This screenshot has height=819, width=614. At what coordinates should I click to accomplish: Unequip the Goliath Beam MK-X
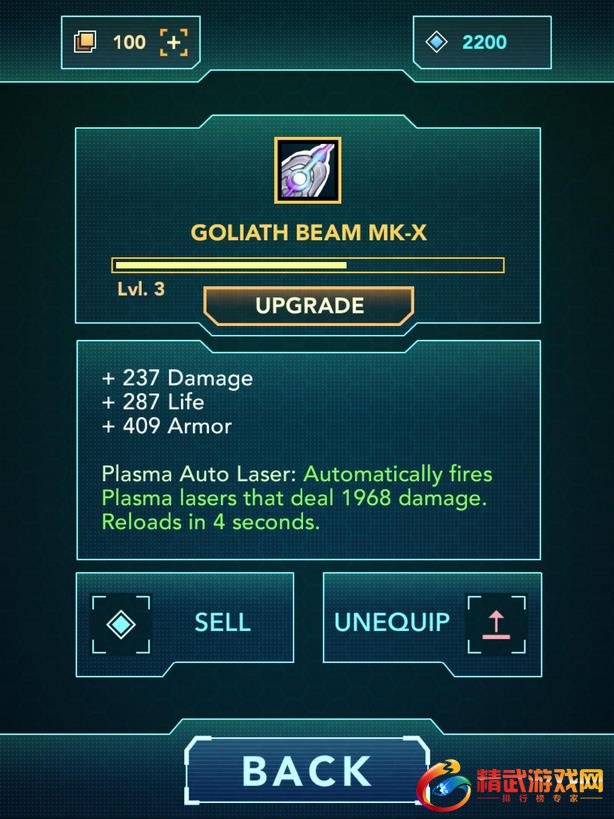(x=432, y=621)
